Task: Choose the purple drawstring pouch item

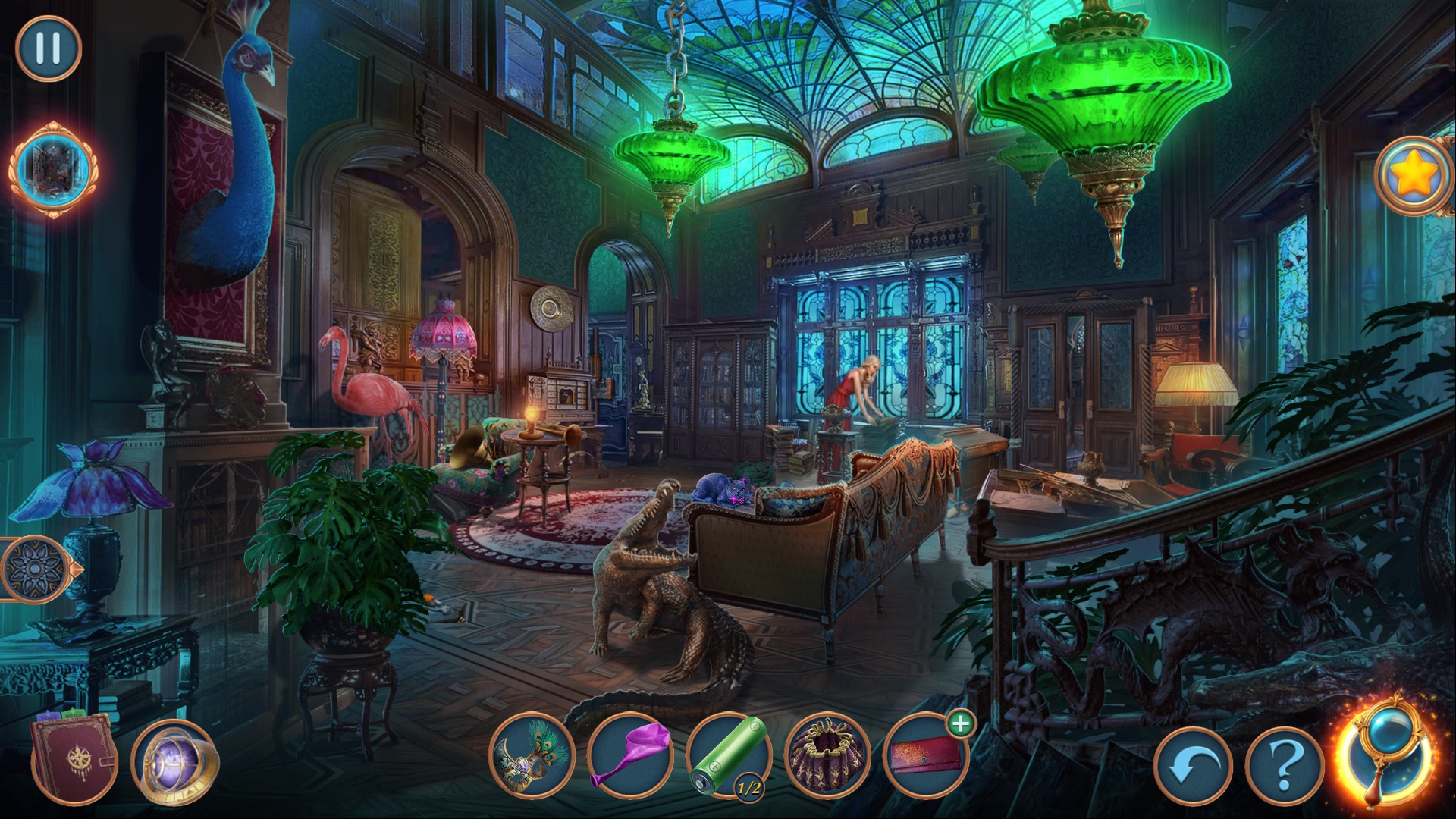Action: click(827, 755)
